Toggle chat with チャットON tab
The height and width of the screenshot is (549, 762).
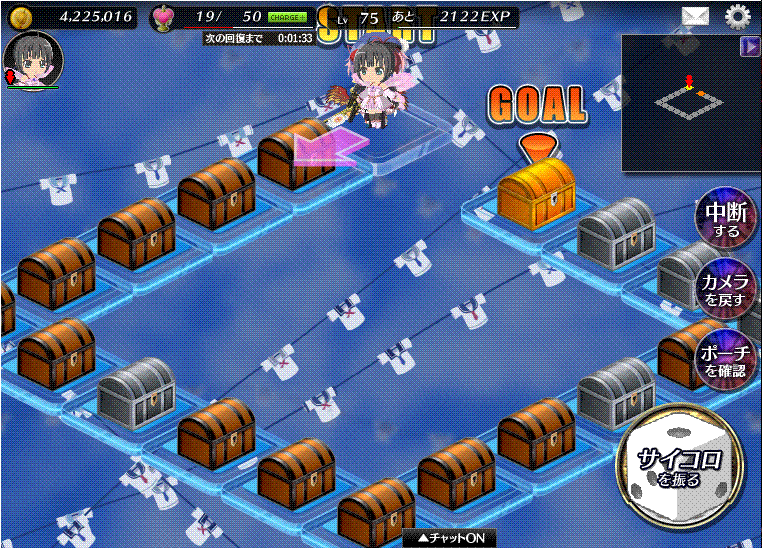[x=450, y=538]
